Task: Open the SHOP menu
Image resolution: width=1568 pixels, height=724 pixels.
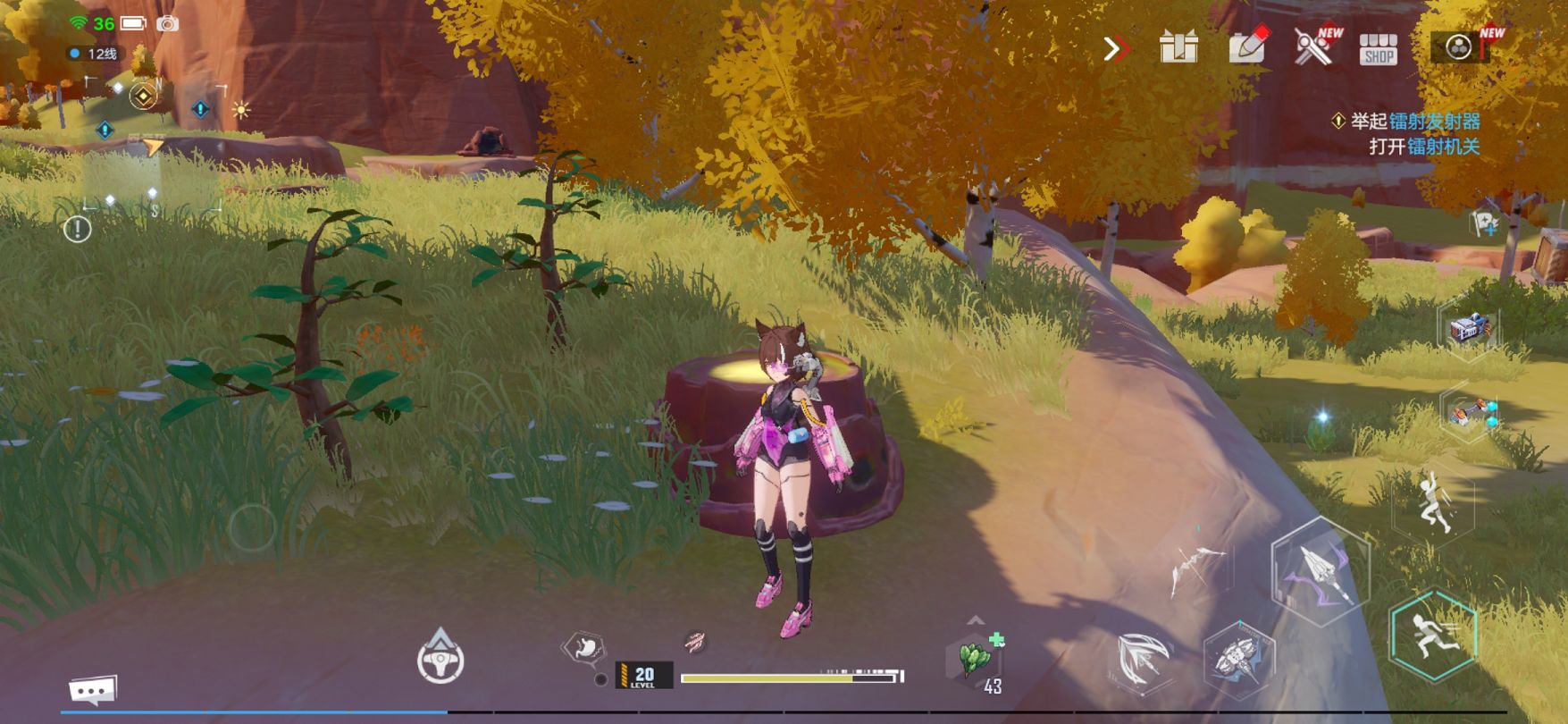Action: click(x=1378, y=49)
